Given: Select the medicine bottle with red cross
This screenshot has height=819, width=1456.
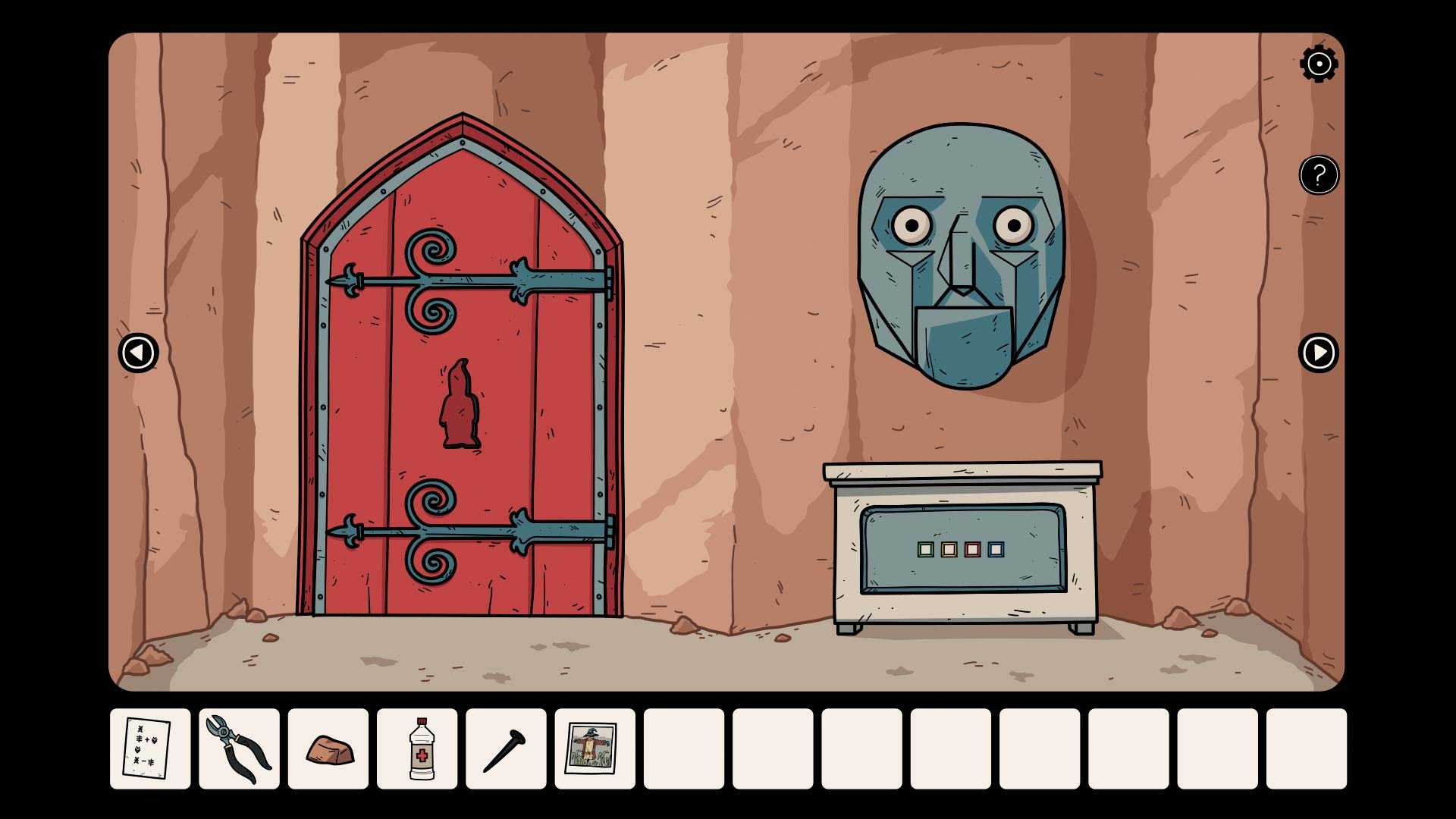Looking at the screenshot, I should pyautogui.click(x=417, y=748).
